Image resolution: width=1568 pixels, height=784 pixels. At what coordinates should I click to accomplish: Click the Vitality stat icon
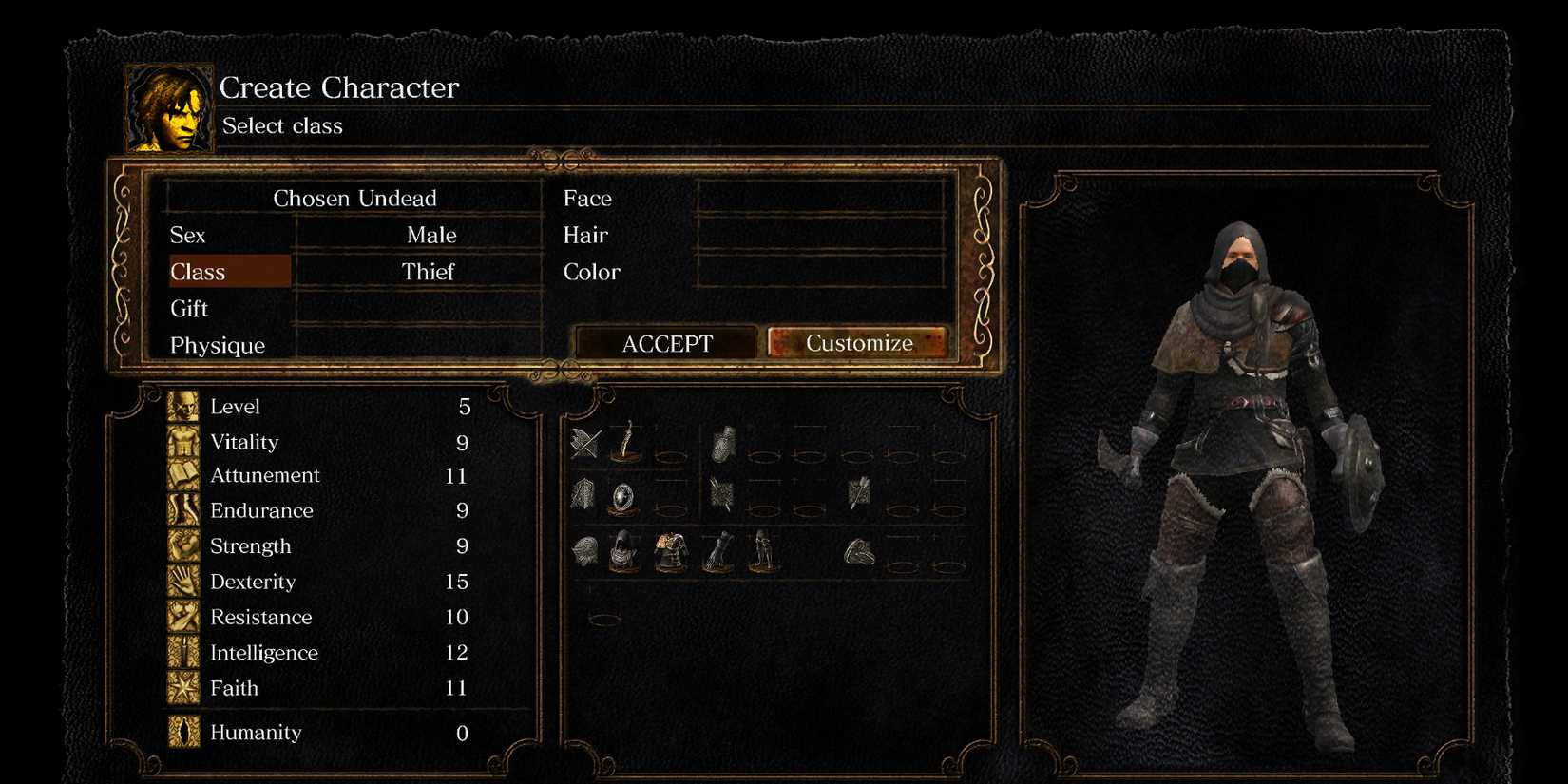(182, 442)
